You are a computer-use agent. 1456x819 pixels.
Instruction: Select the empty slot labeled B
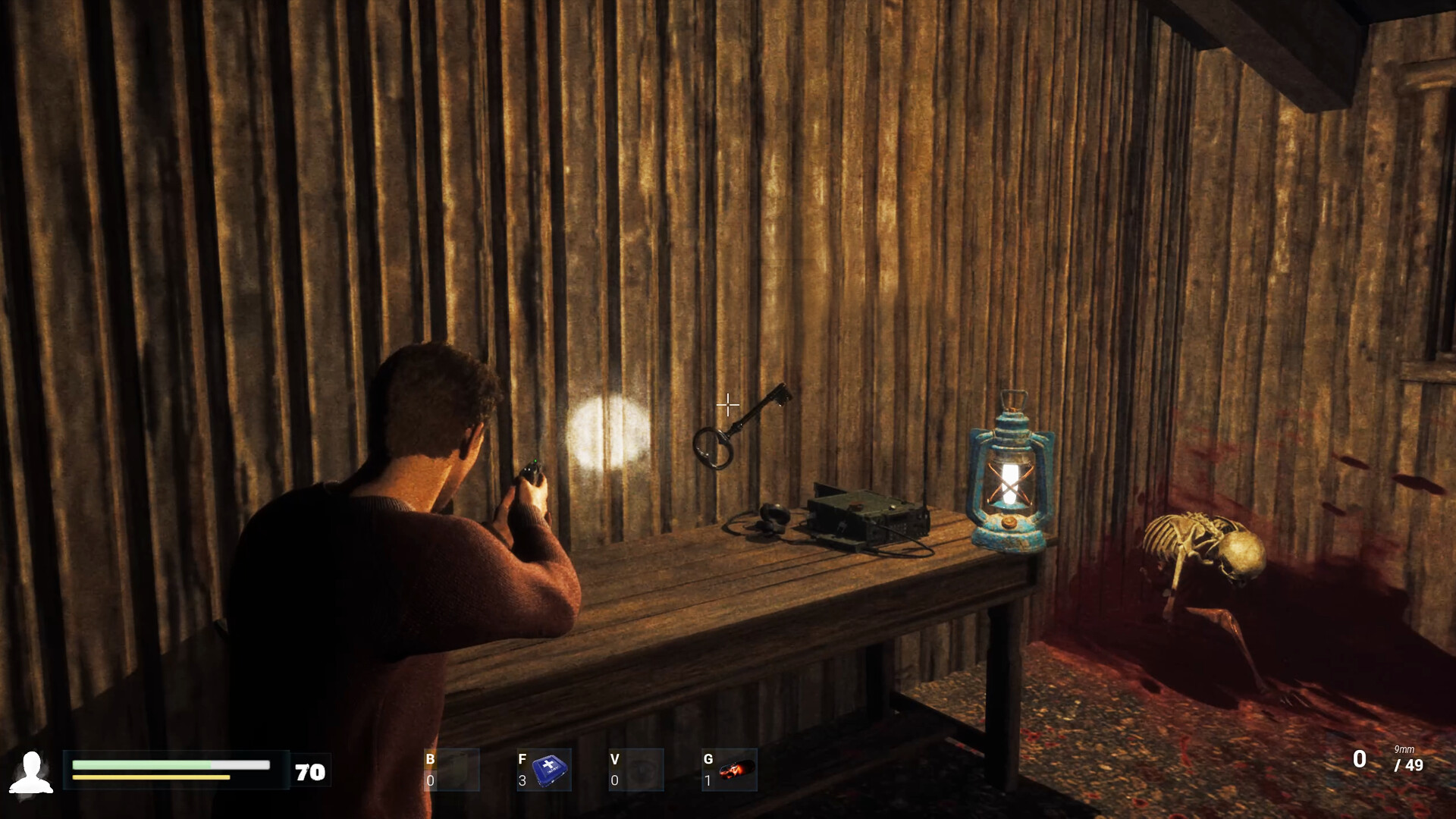click(451, 770)
